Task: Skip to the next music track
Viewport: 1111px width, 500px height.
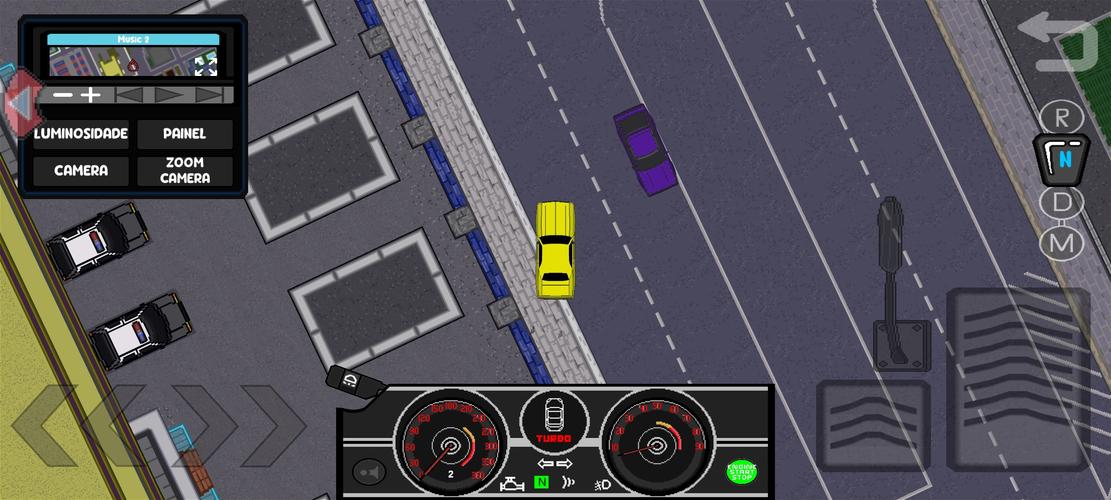Action: (209, 95)
